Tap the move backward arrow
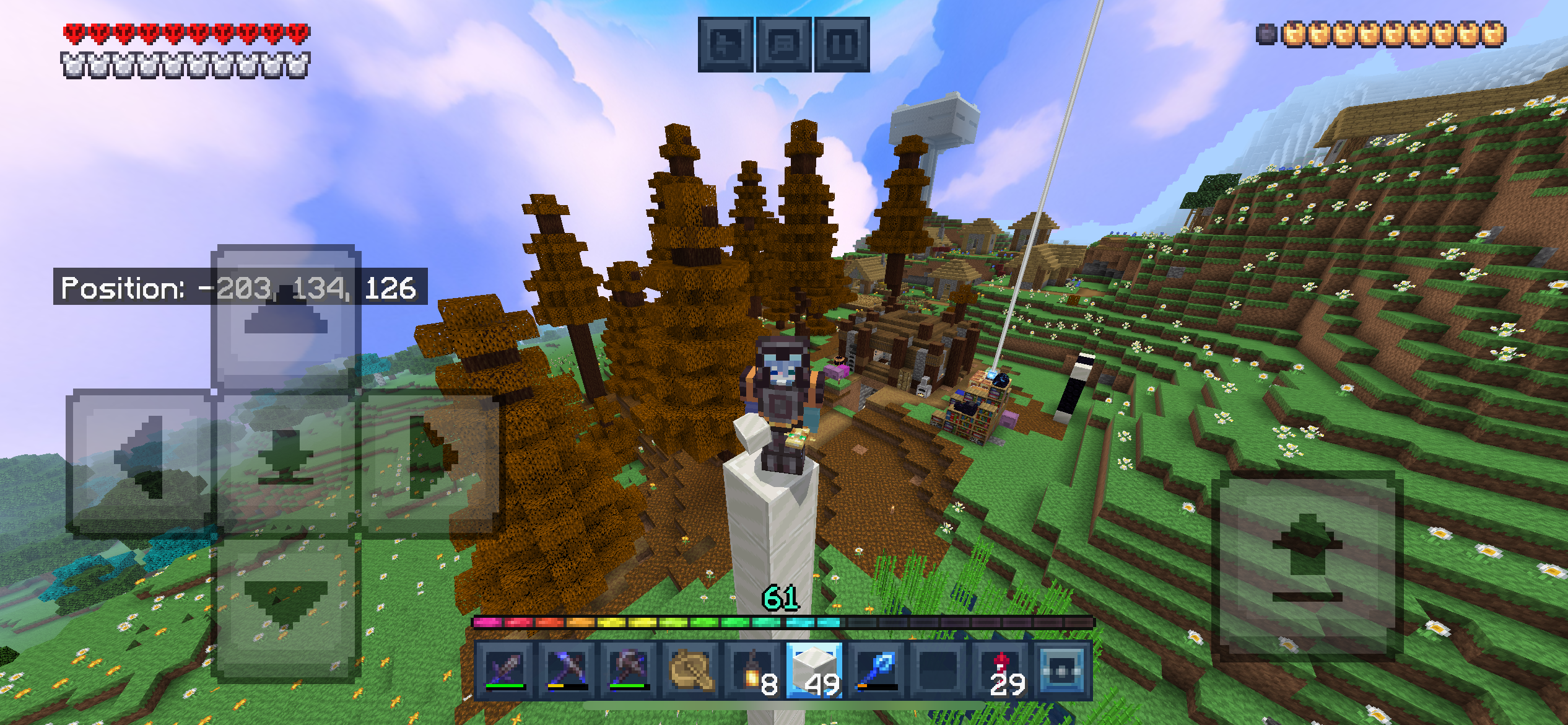Screen dimensions: 1568x725 pyautogui.click(x=285, y=606)
